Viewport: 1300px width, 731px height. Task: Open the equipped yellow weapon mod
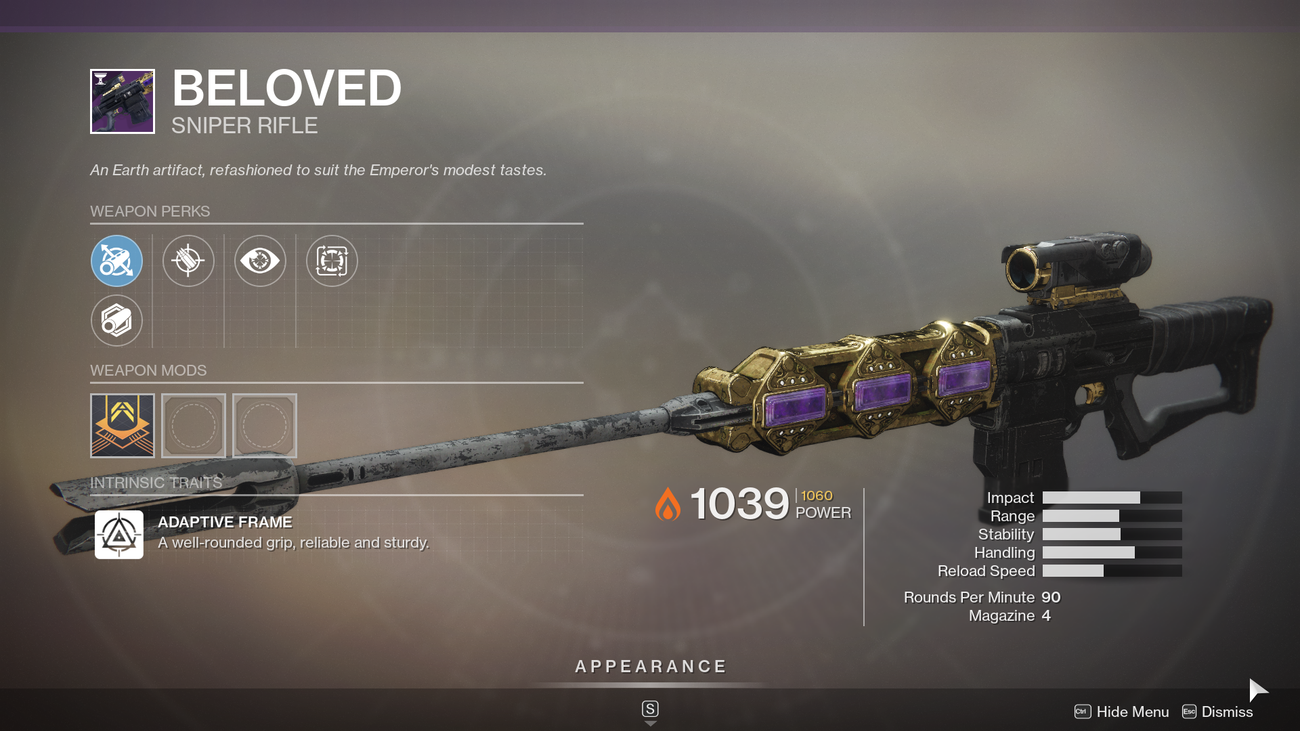coord(122,425)
